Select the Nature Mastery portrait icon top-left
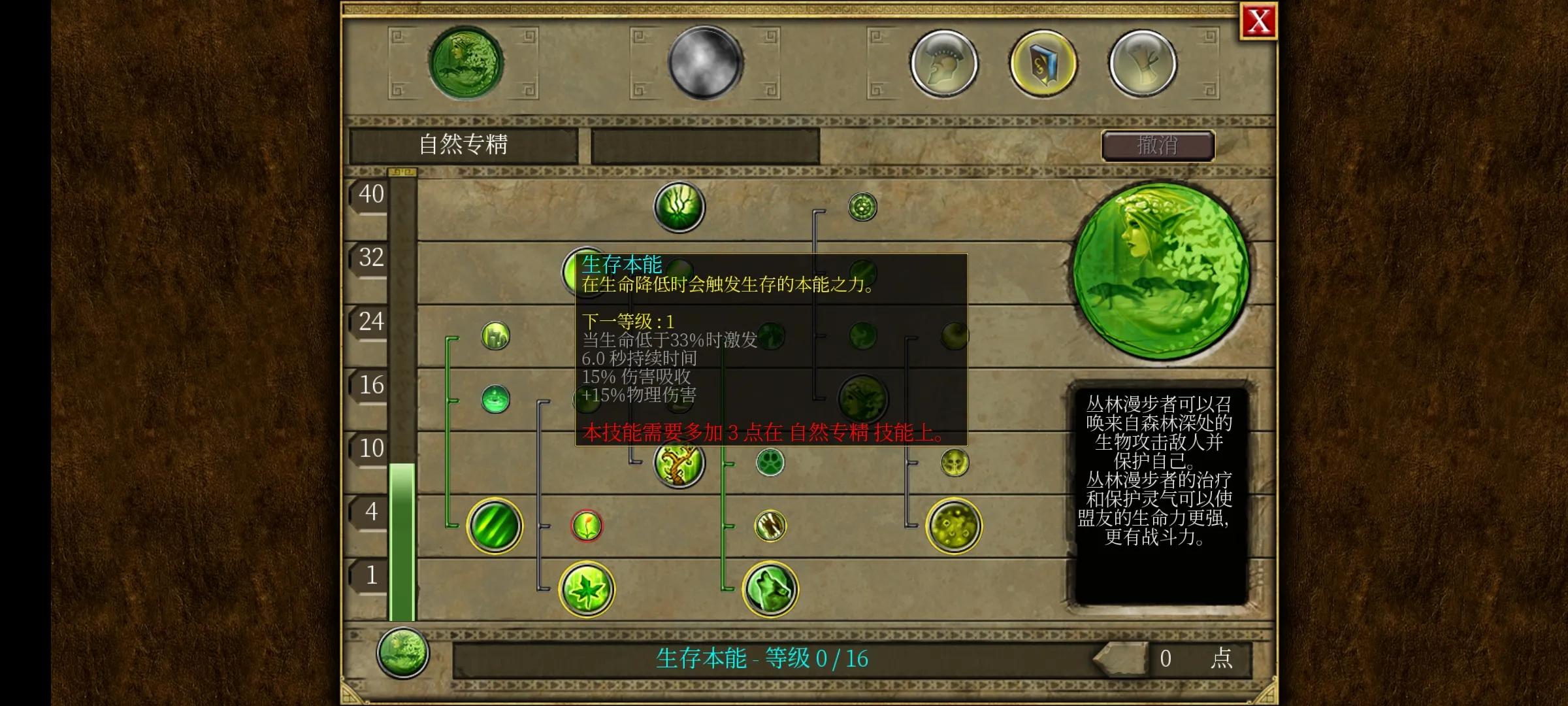The image size is (1568, 706). pyautogui.click(x=465, y=62)
